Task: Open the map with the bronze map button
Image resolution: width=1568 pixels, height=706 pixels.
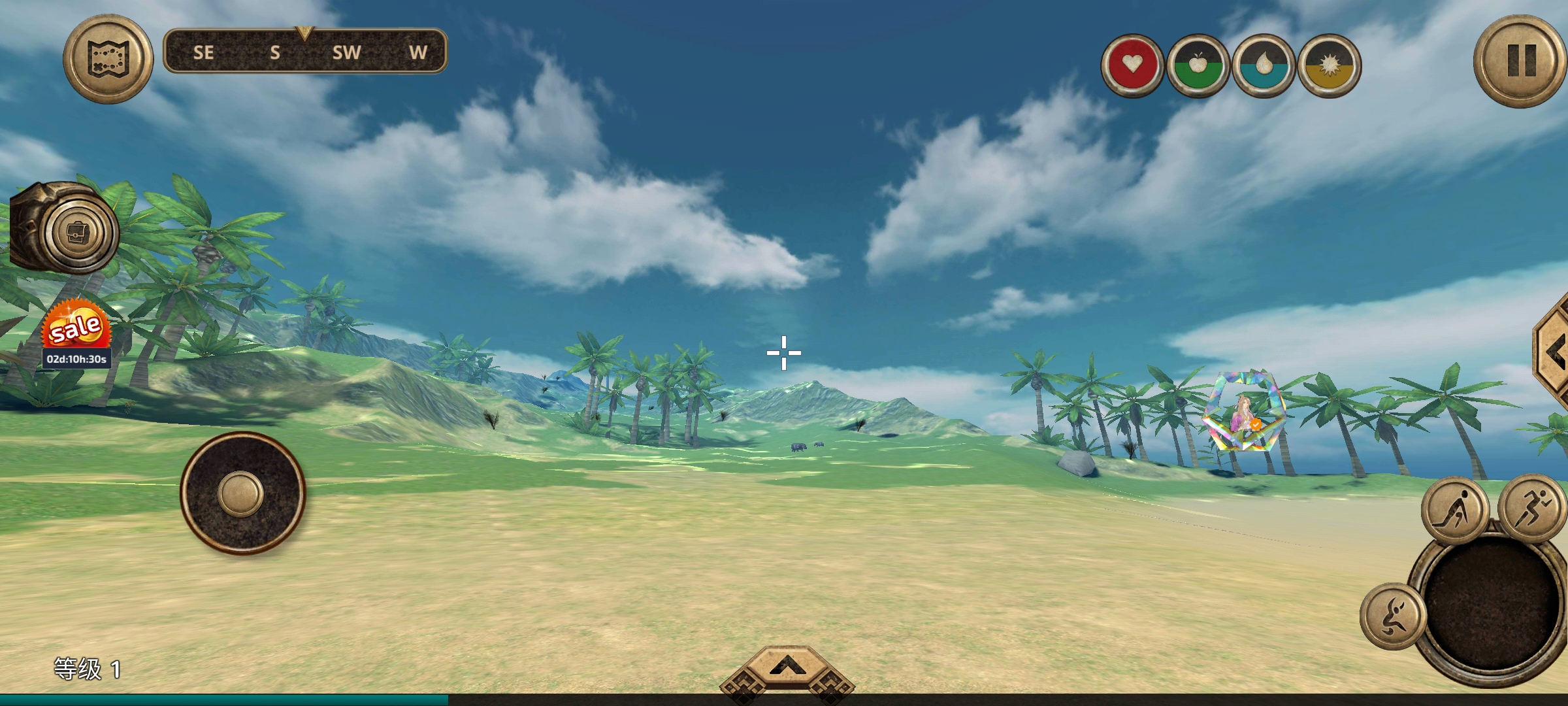Action: click(108, 59)
